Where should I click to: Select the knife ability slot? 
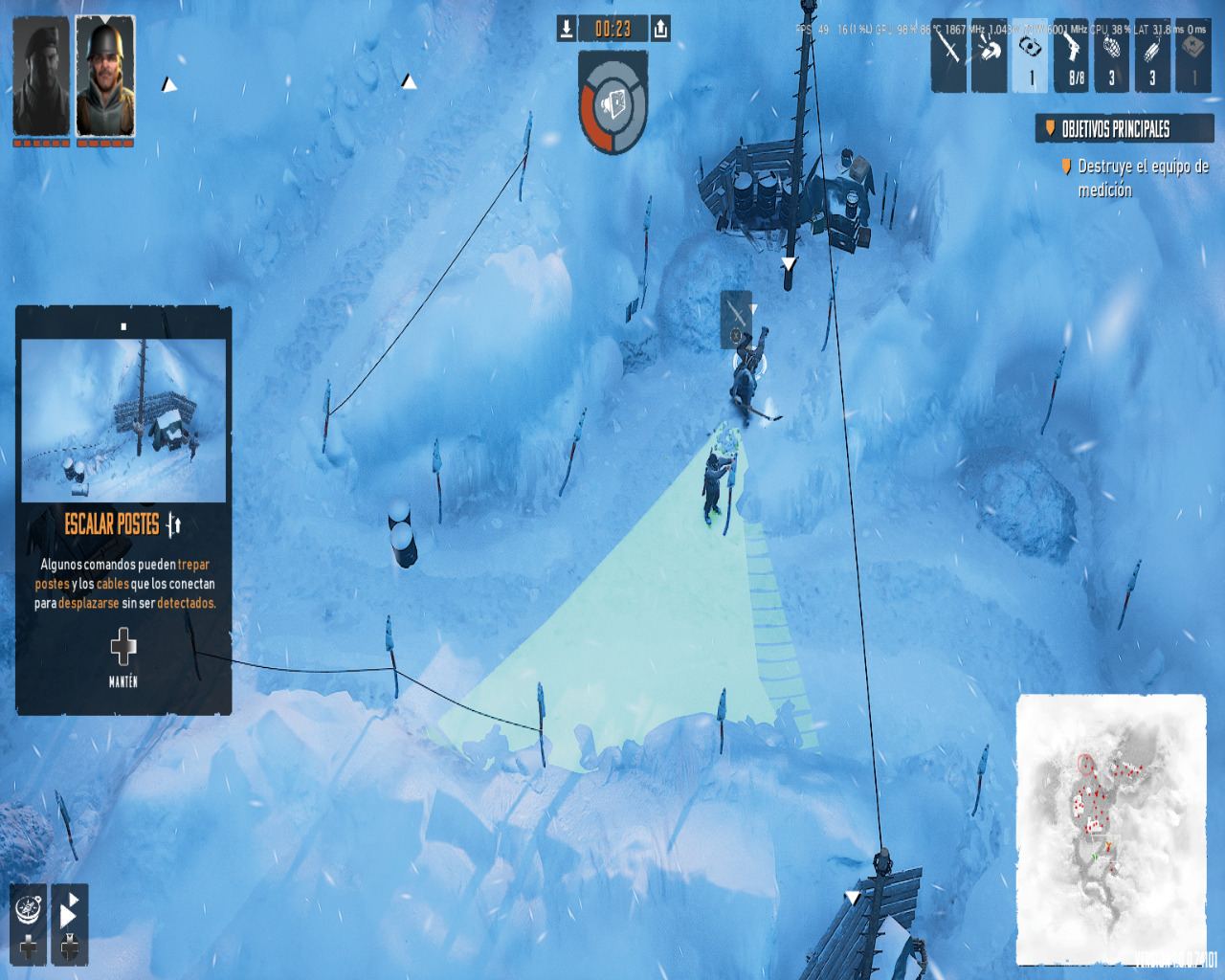tap(948, 56)
